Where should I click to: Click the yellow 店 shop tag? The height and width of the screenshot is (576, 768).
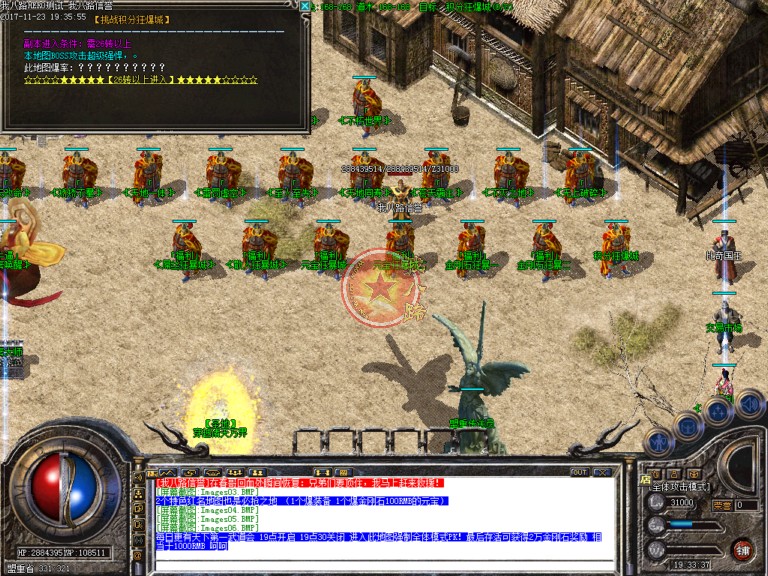643,479
